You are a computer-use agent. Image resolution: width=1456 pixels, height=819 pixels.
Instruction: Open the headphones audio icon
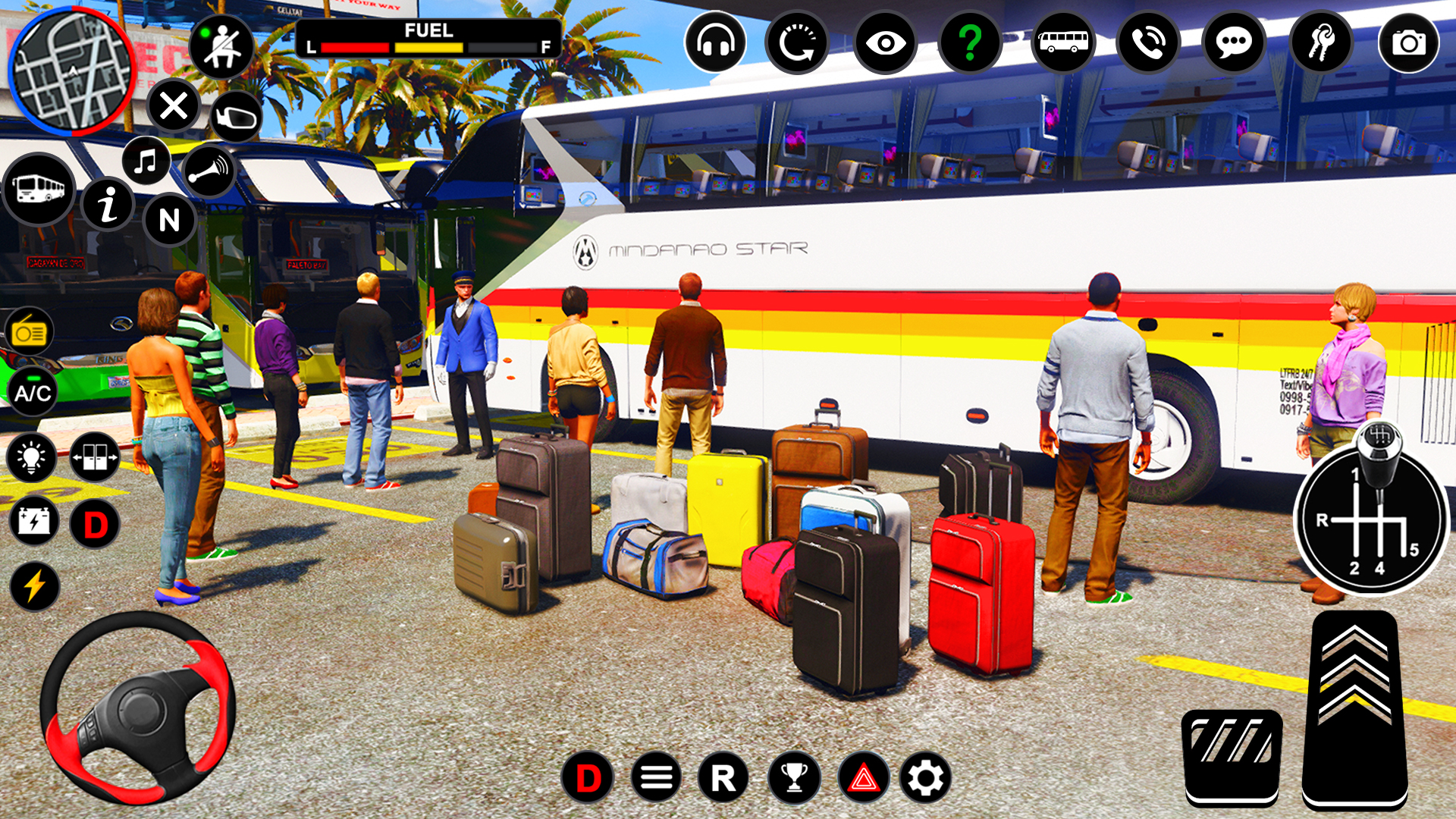714,43
